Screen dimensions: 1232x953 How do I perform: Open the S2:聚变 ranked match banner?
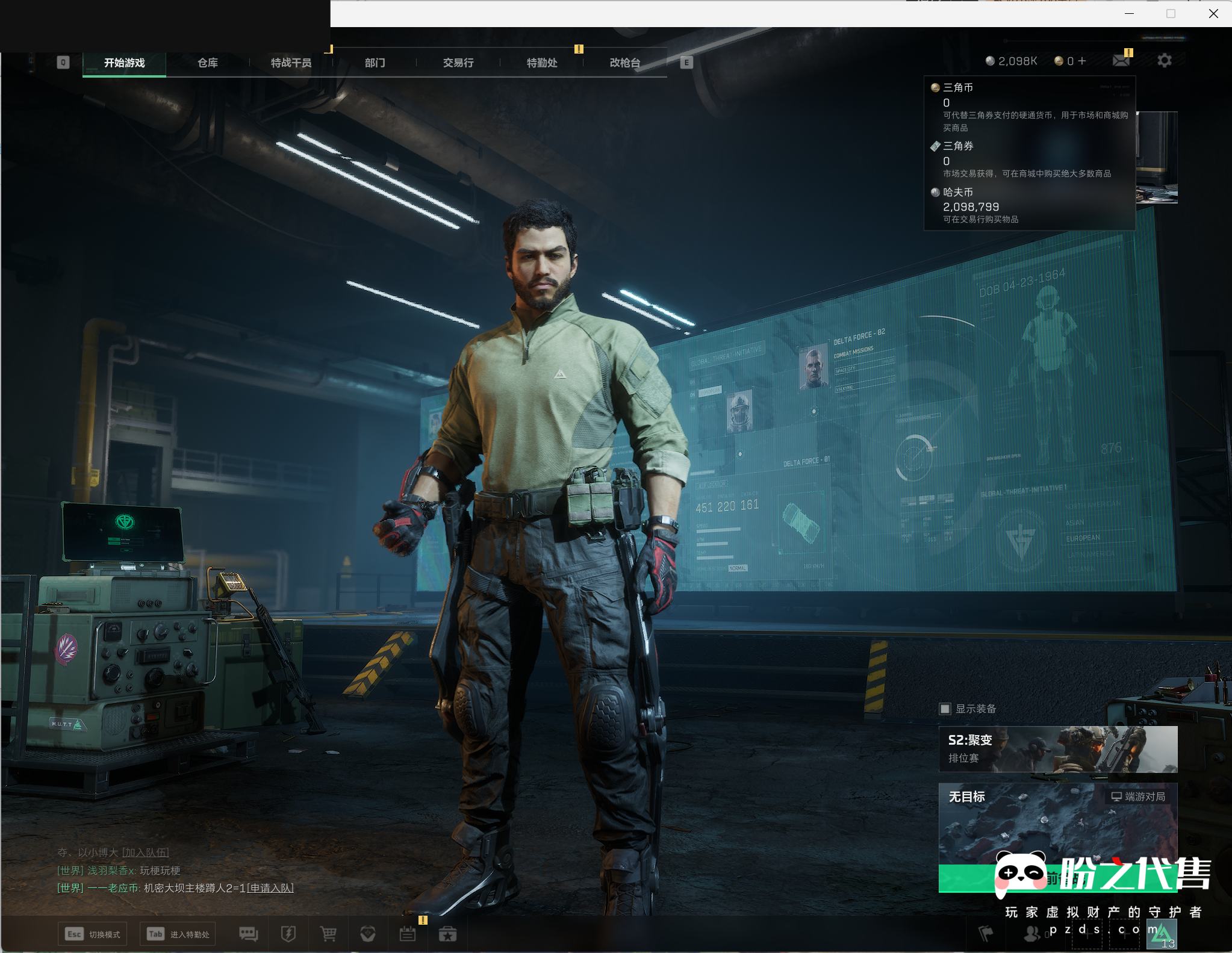coord(1057,749)
